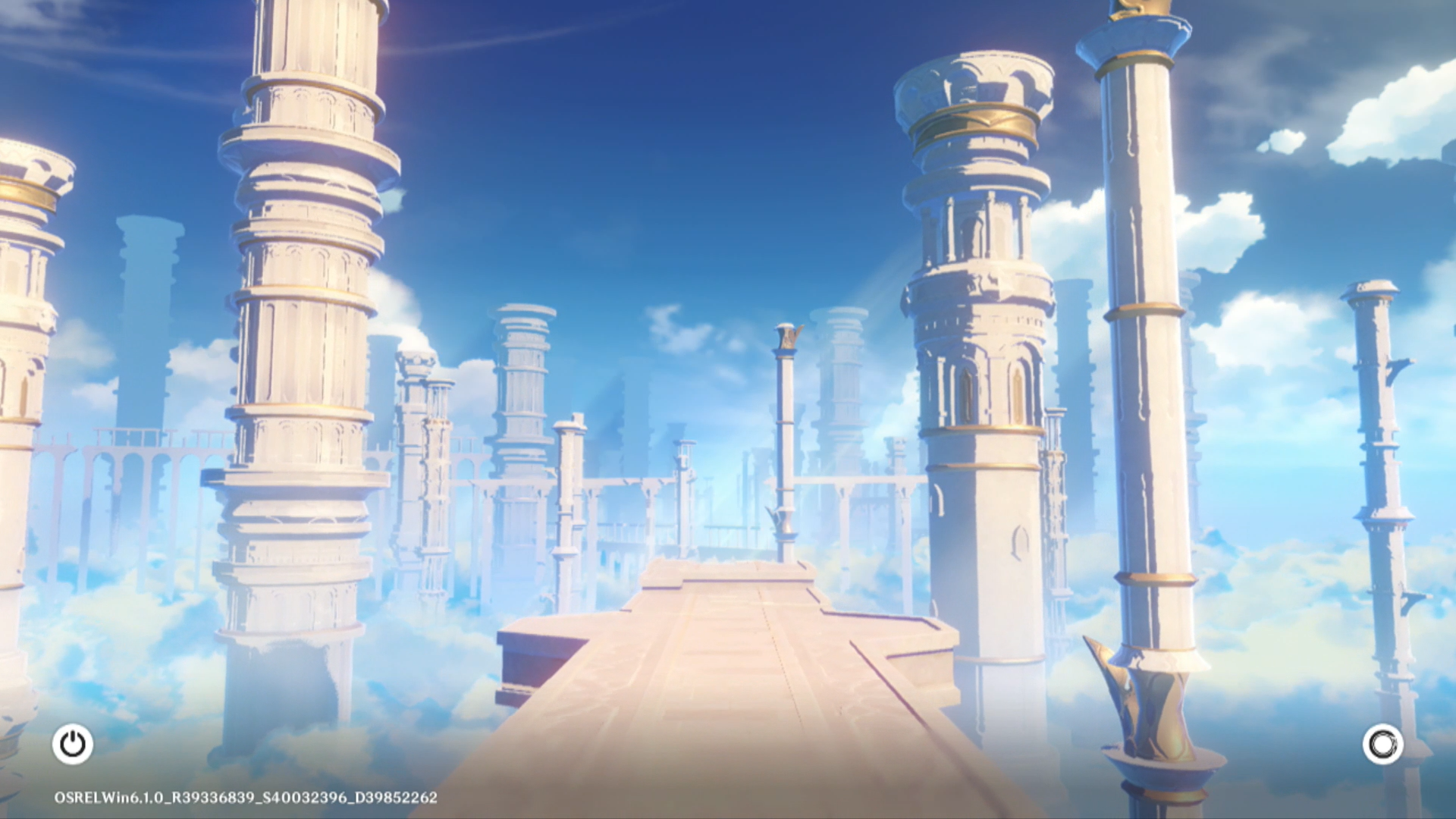The height and width of the screenshot is (819, 1456).
Task: Click the circular ring icon button
Action: 1382,744
